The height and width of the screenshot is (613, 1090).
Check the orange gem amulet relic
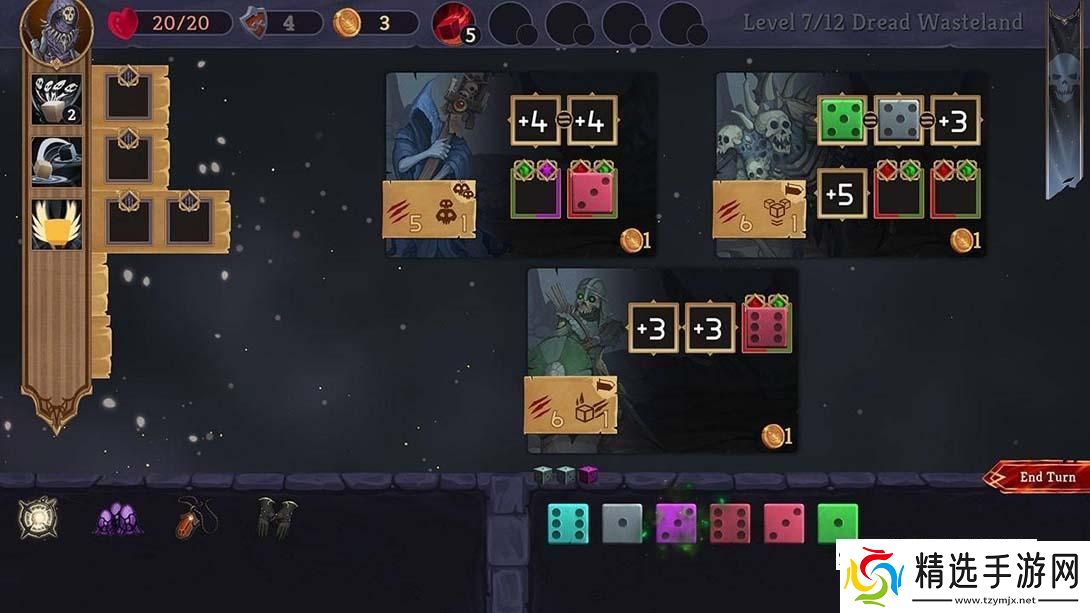(192, 517)
